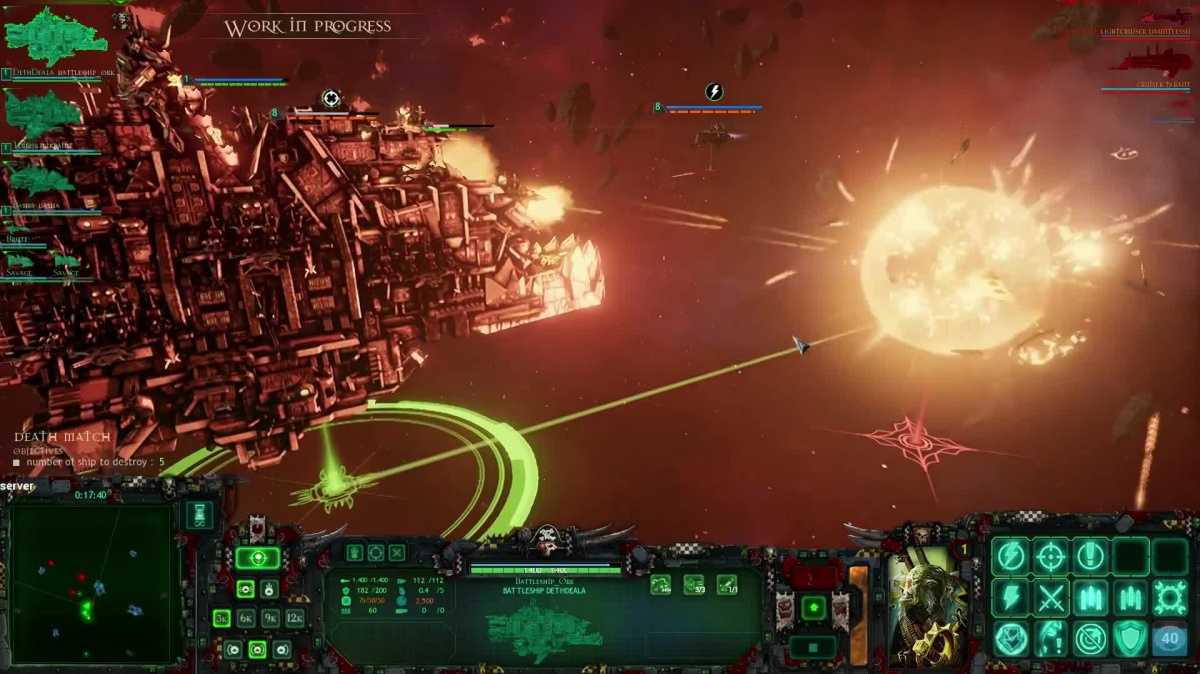This screenshot has height=674, width=1200.
Task: Select the DethDeala battleship fleet card
Action: click(55, 40)
